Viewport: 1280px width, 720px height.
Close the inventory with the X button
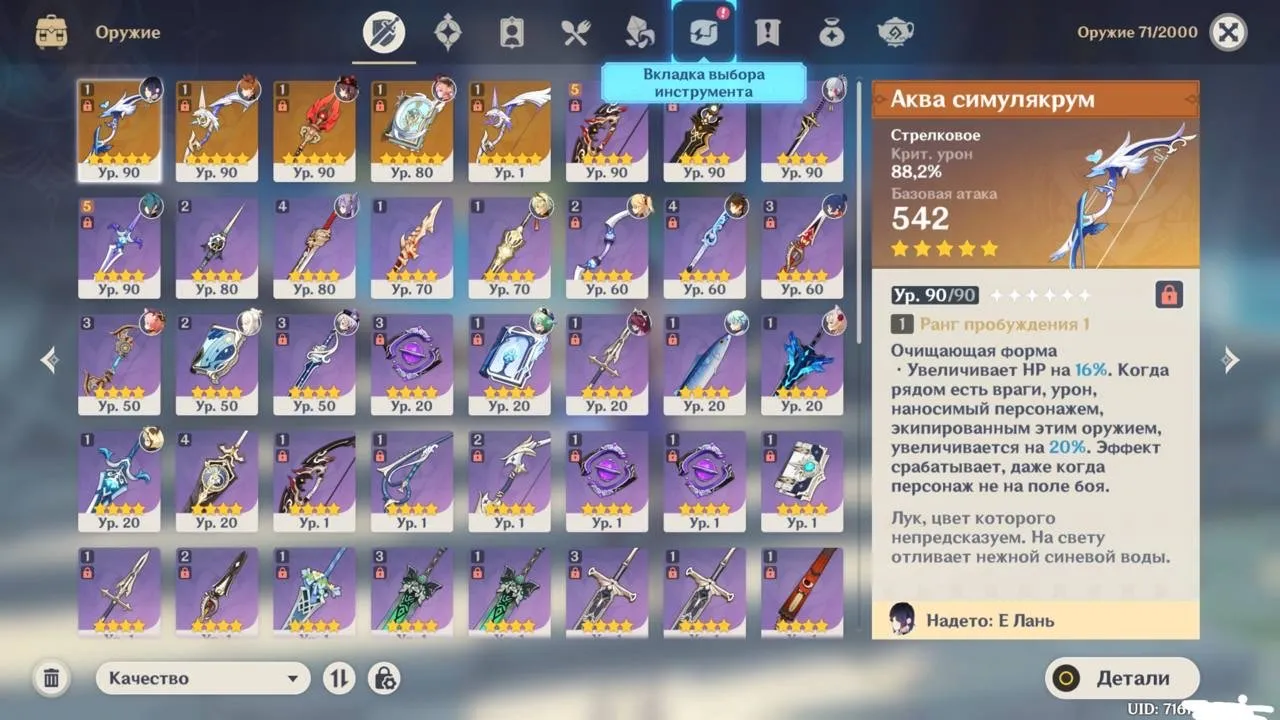coord(1228,31)
